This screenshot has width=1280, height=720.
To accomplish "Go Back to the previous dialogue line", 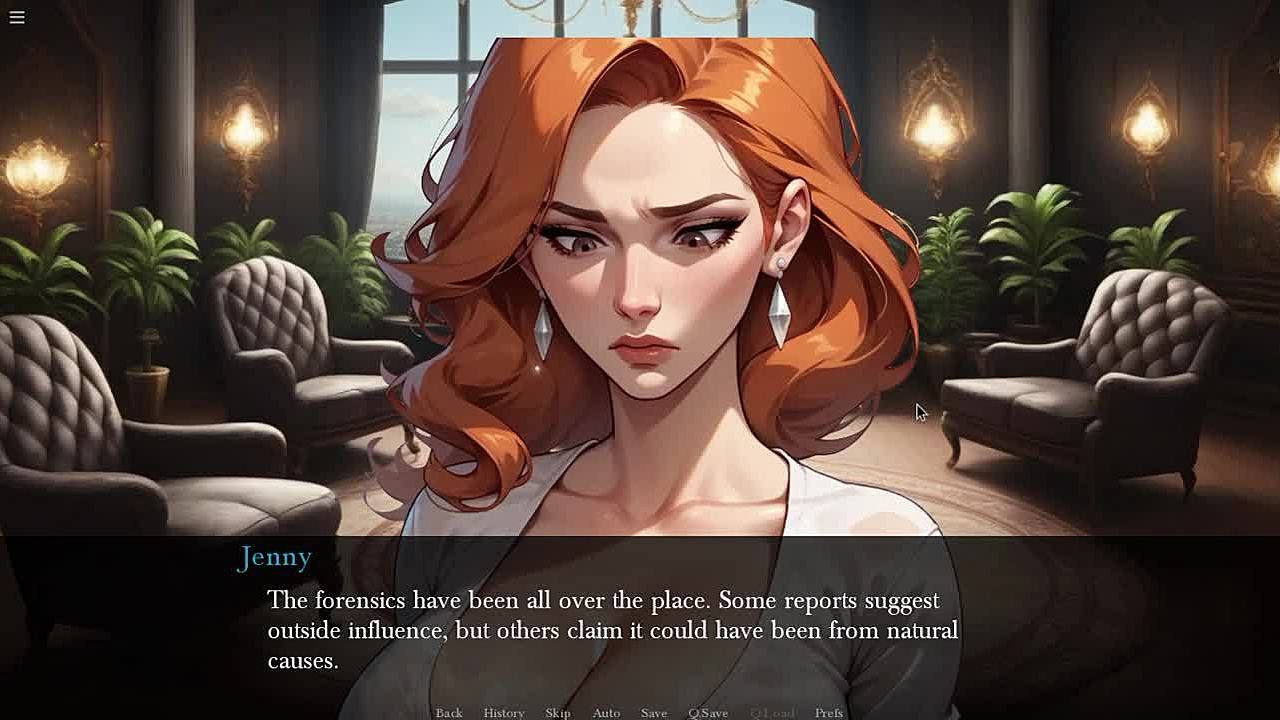I will 449,712.
